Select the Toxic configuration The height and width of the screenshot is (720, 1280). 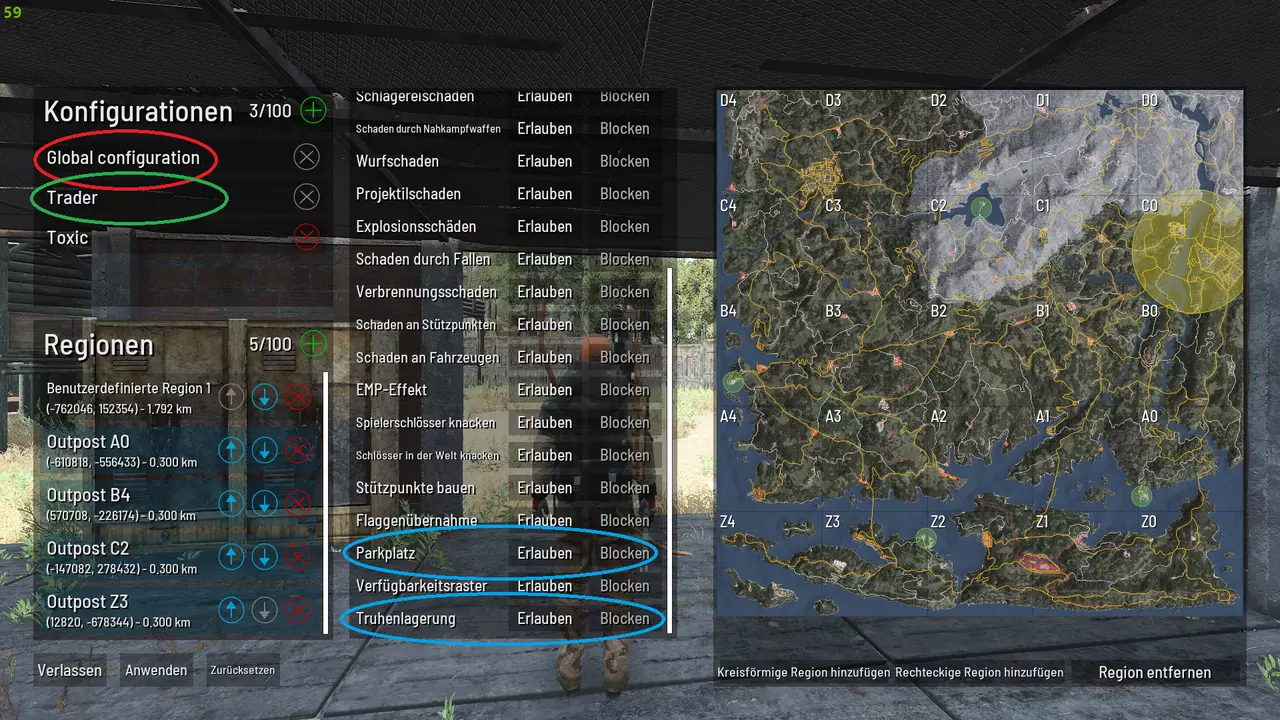point(68,238)
